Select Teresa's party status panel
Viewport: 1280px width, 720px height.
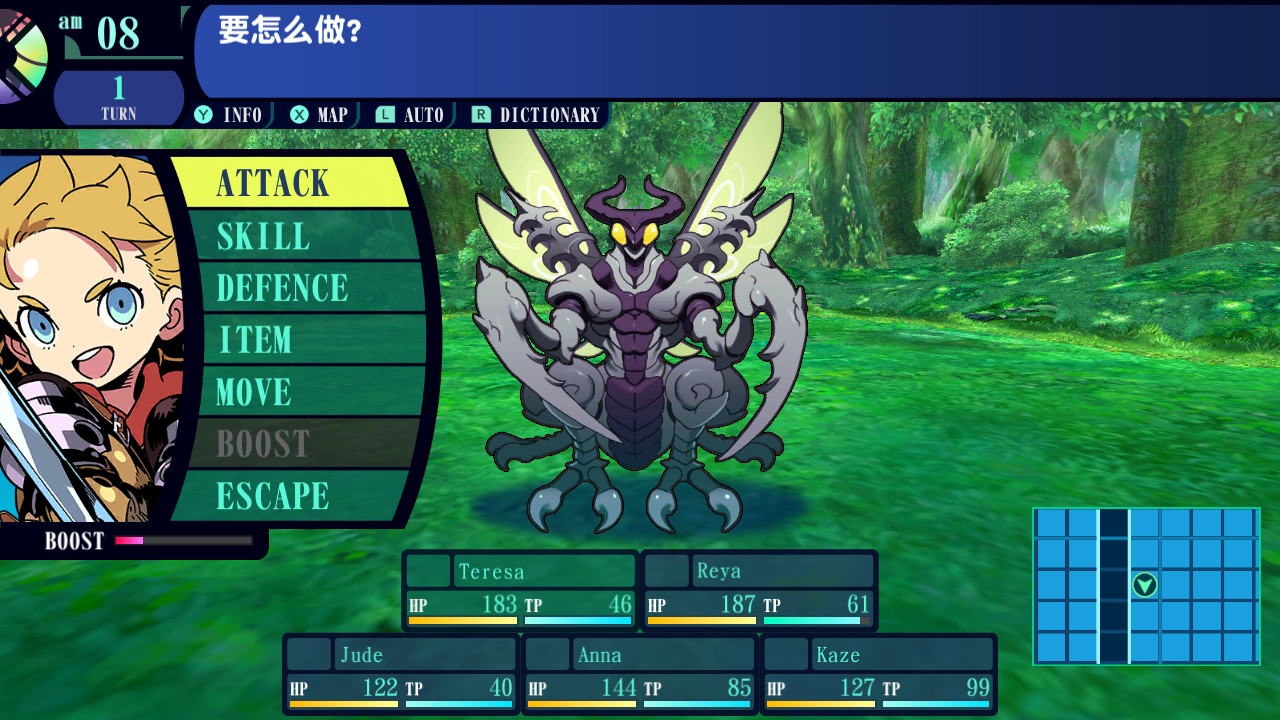520,591
